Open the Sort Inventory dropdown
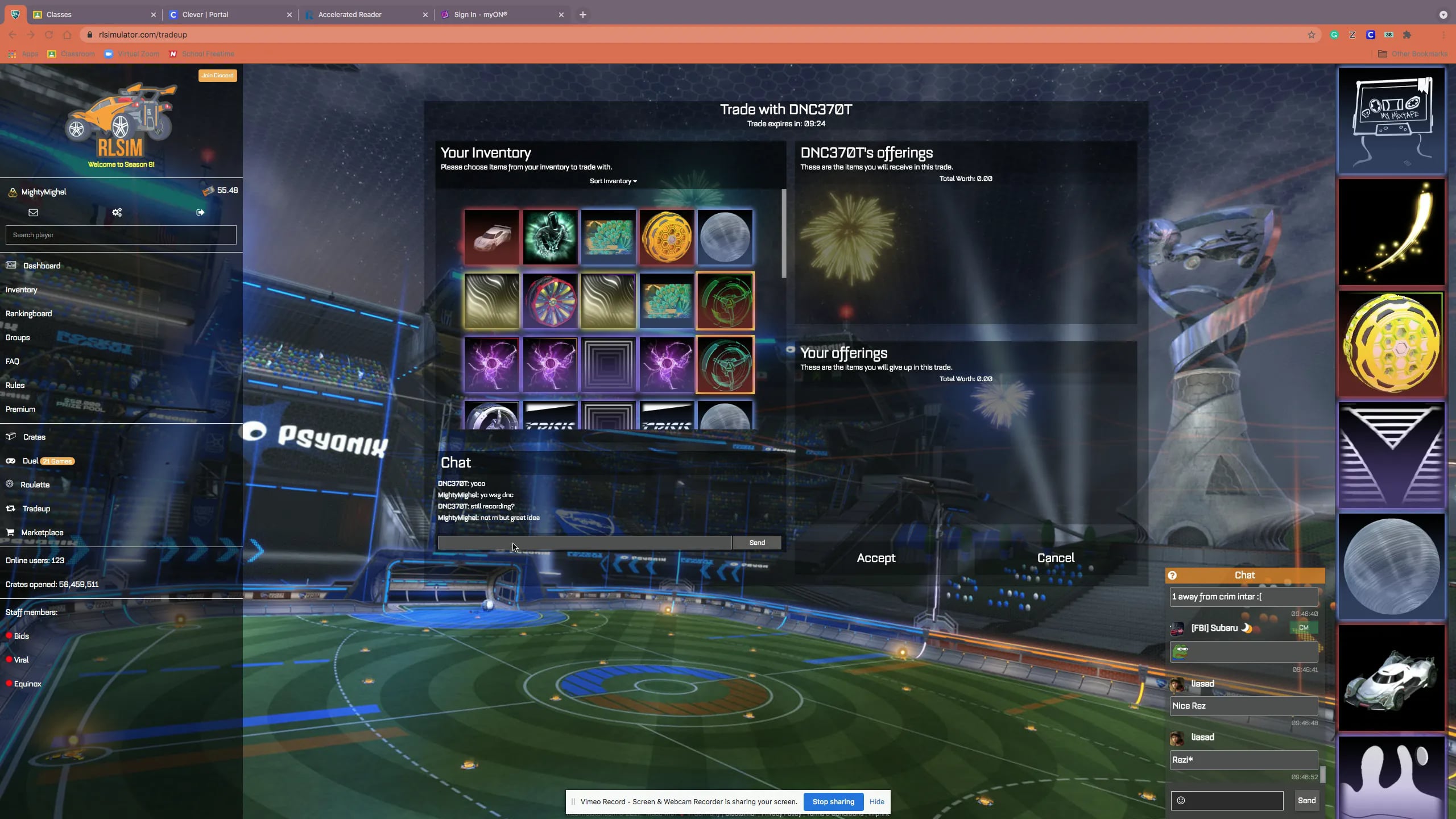The height and width of the screenshot is (819, 1456). (613, 181)
